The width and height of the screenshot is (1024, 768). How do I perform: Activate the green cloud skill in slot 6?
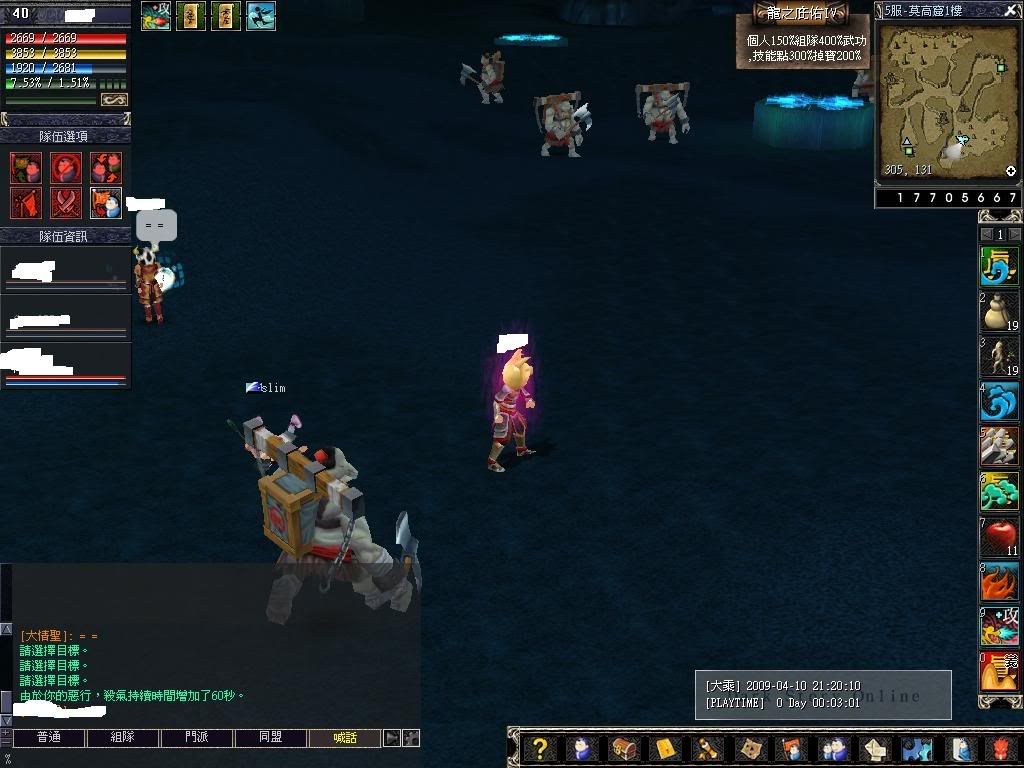(x=999, y=492)
